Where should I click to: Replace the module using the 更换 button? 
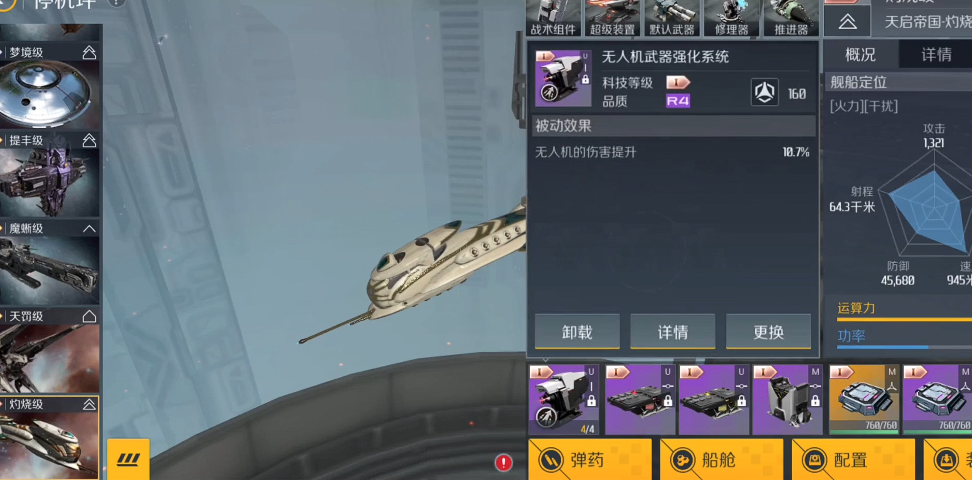click(768, 331)
